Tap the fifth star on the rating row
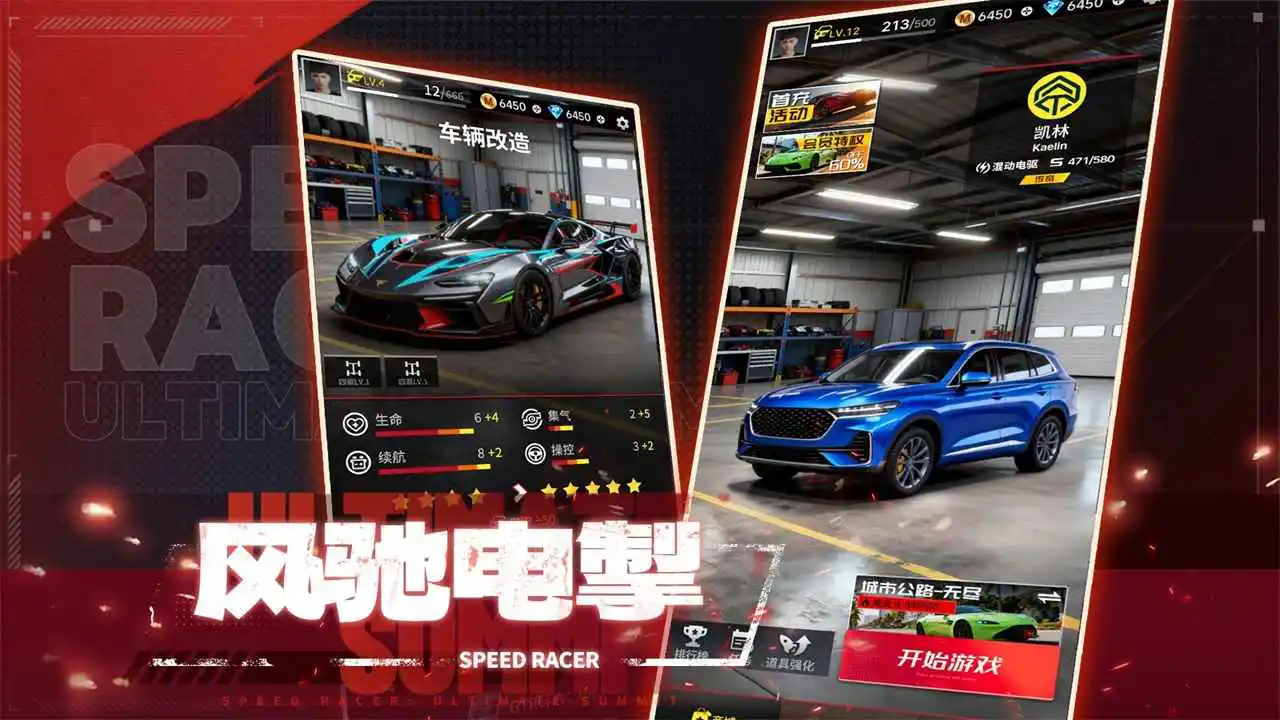 pyautogui.click(x=632, y=487)
